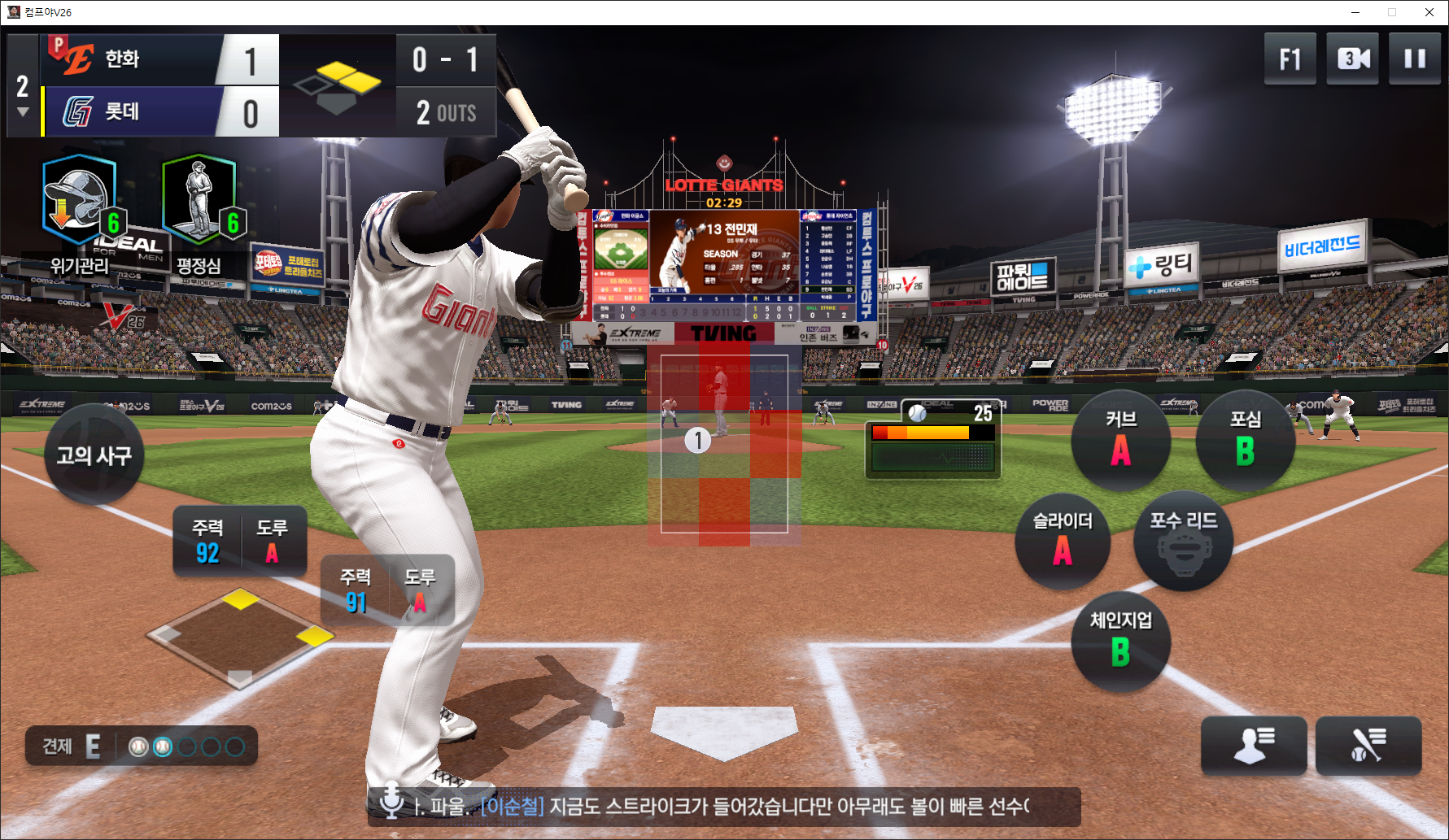Tap the voice commentary microphone icon

coord(391,802)
